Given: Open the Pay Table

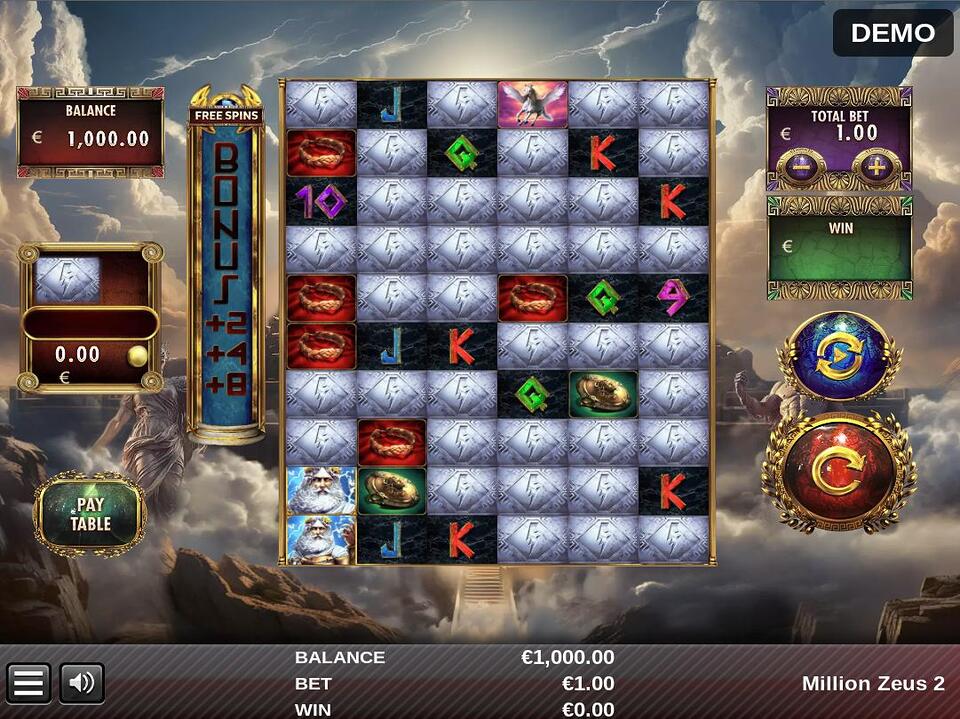Looking at the screenshot, I should pos(90,514).
